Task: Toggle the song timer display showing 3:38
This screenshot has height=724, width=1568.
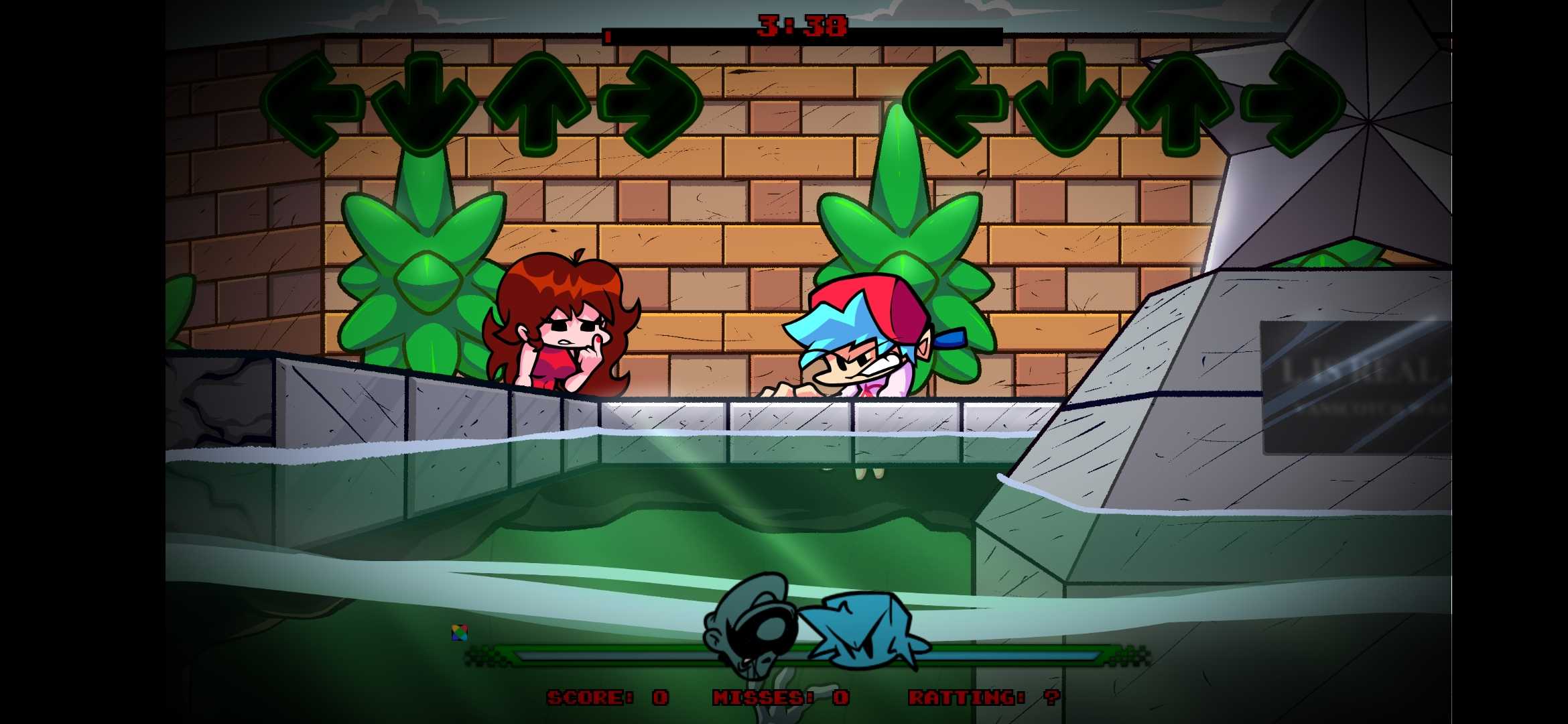Action: (801, 27)
